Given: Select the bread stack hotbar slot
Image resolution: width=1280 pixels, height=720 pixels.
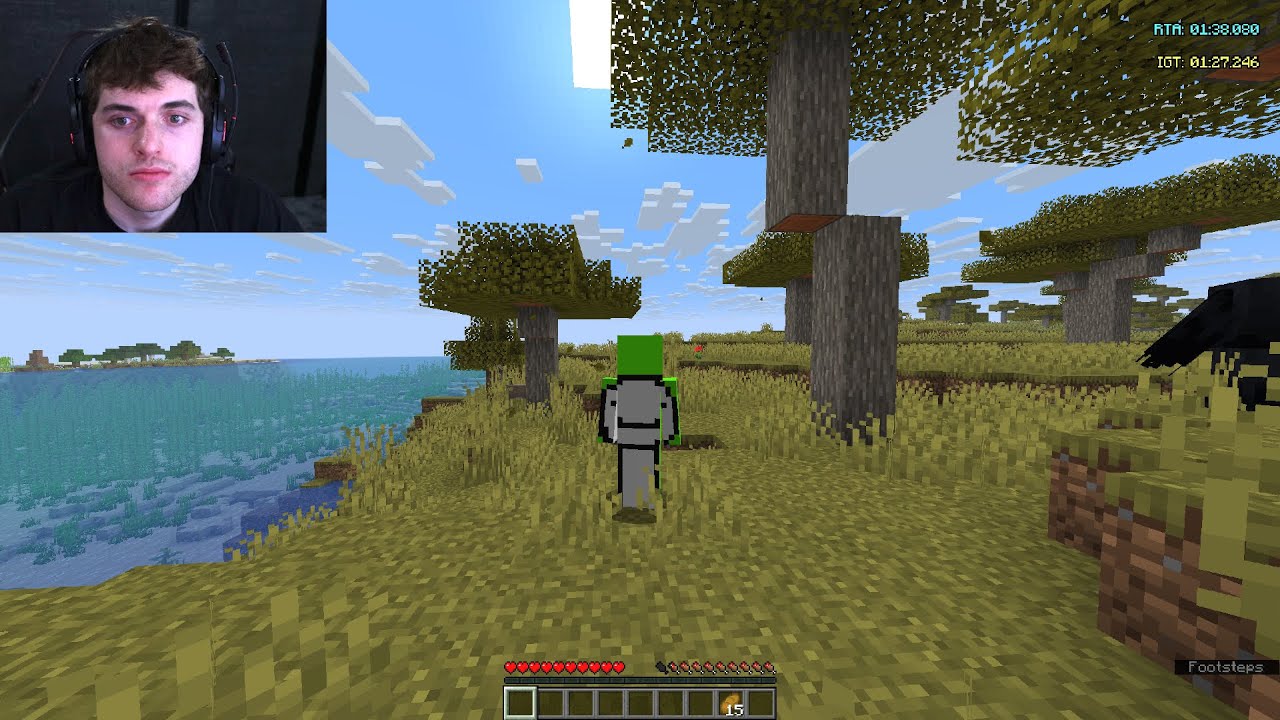Looking at the screenshot, I should tap(729, 703).
